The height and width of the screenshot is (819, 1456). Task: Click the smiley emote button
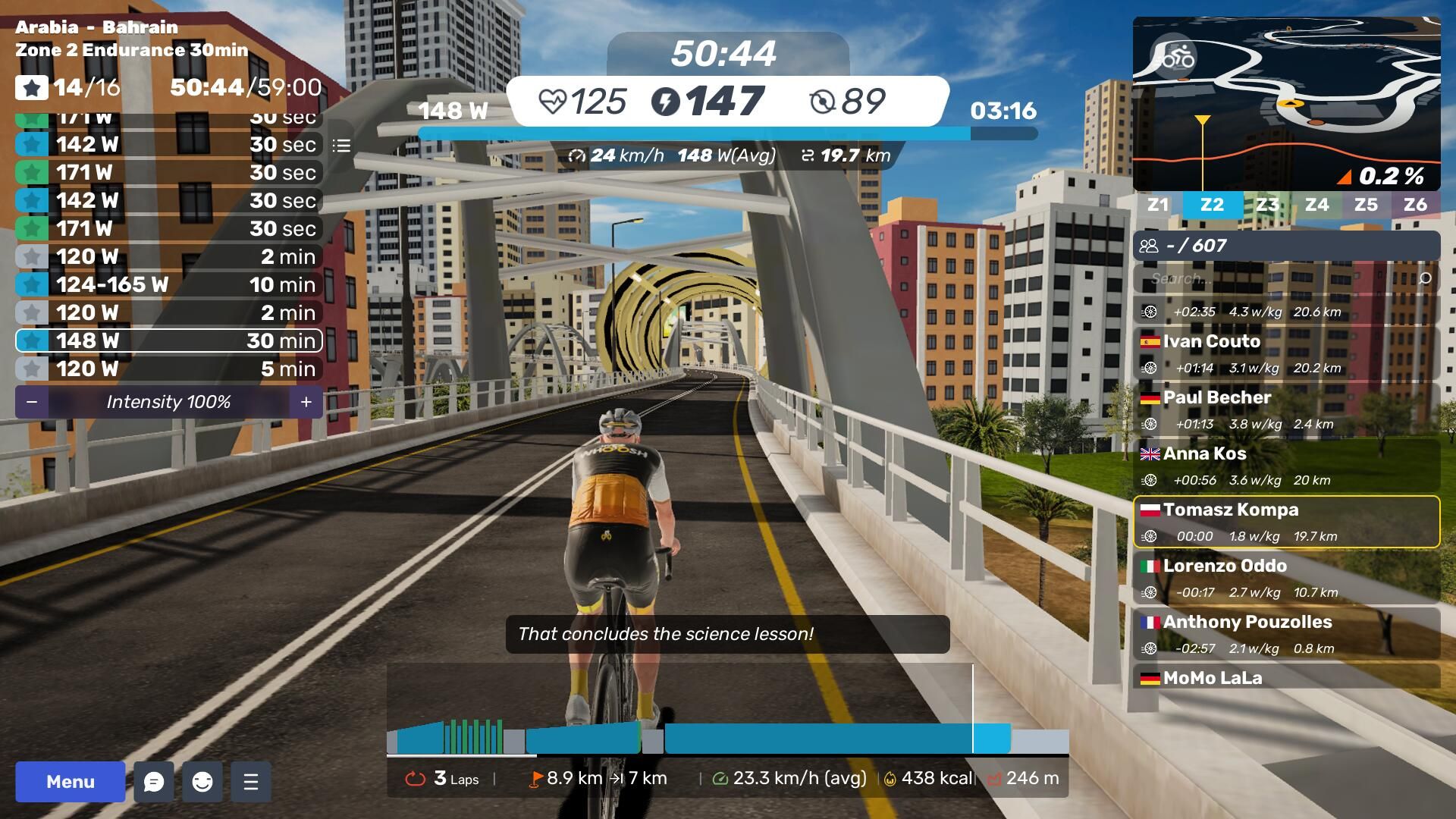tap(202, 782)
